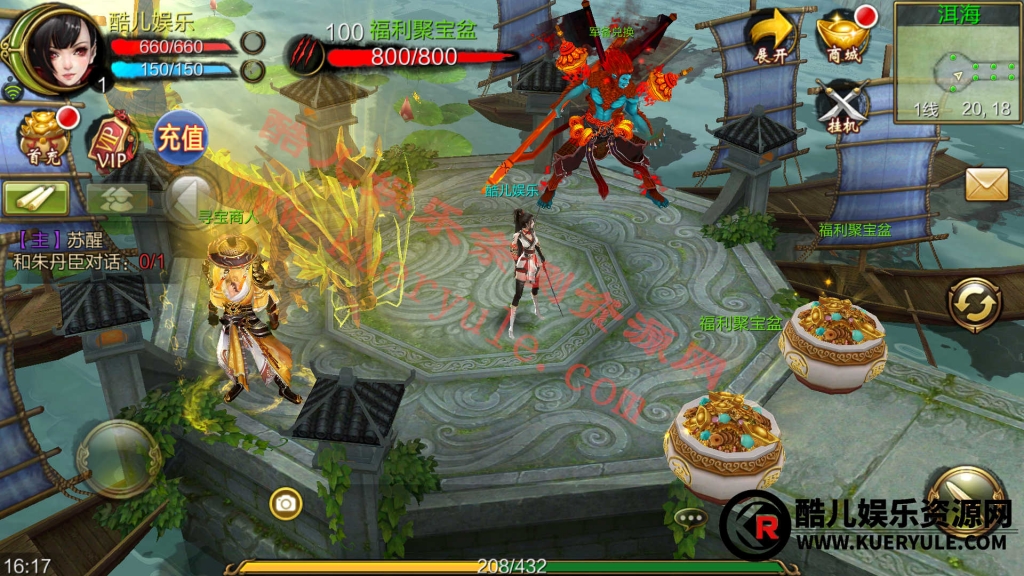Switch to the quest scroll tab
Screen dimensions: 1024x576
(x=36, y=197)
